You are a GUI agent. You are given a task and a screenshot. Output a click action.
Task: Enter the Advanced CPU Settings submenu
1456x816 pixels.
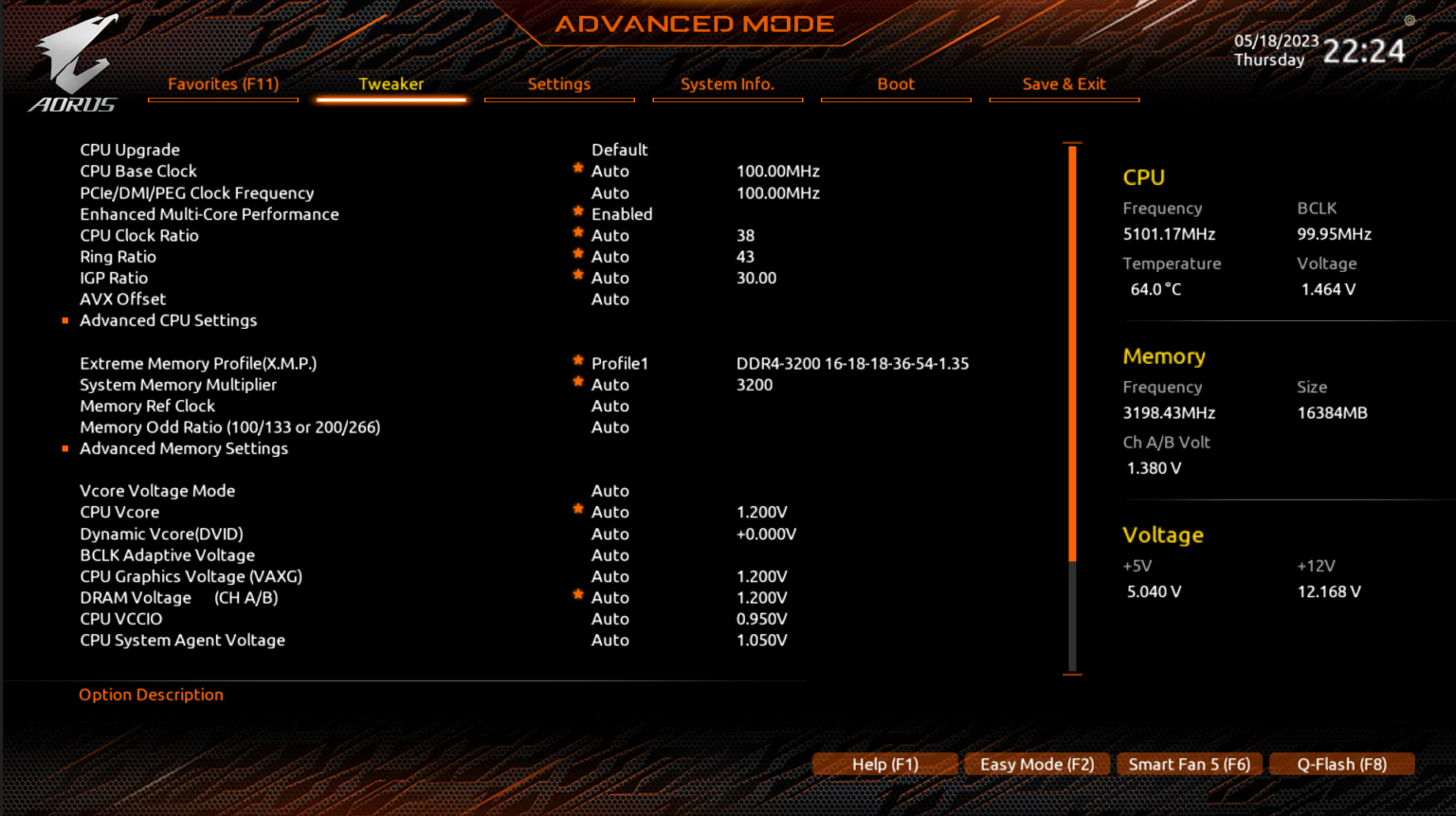168,320
